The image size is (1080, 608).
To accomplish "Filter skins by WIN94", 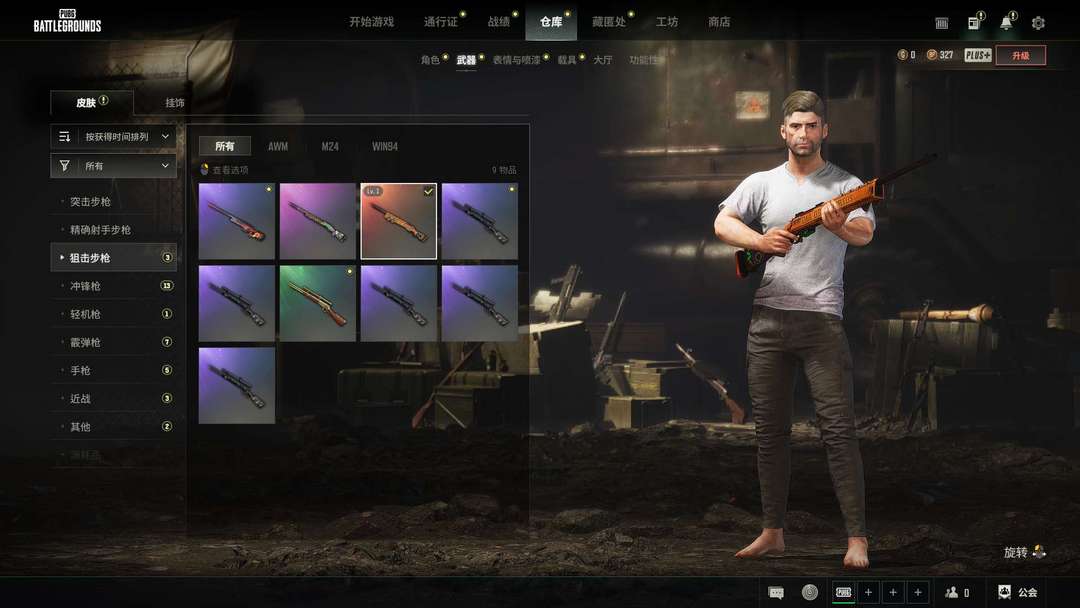I will pos(385,146).
